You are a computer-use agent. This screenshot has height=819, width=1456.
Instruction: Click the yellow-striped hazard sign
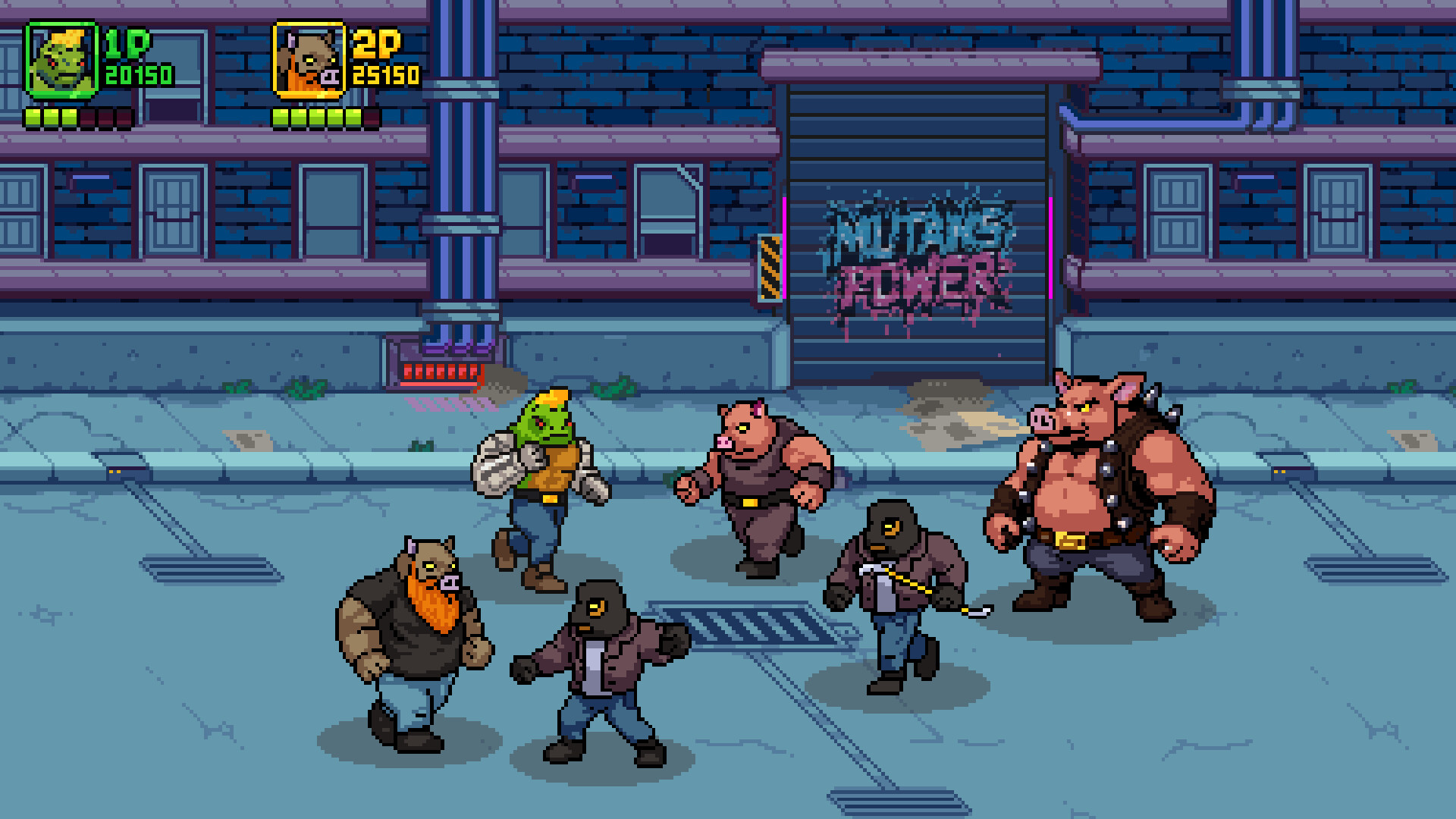768,265
